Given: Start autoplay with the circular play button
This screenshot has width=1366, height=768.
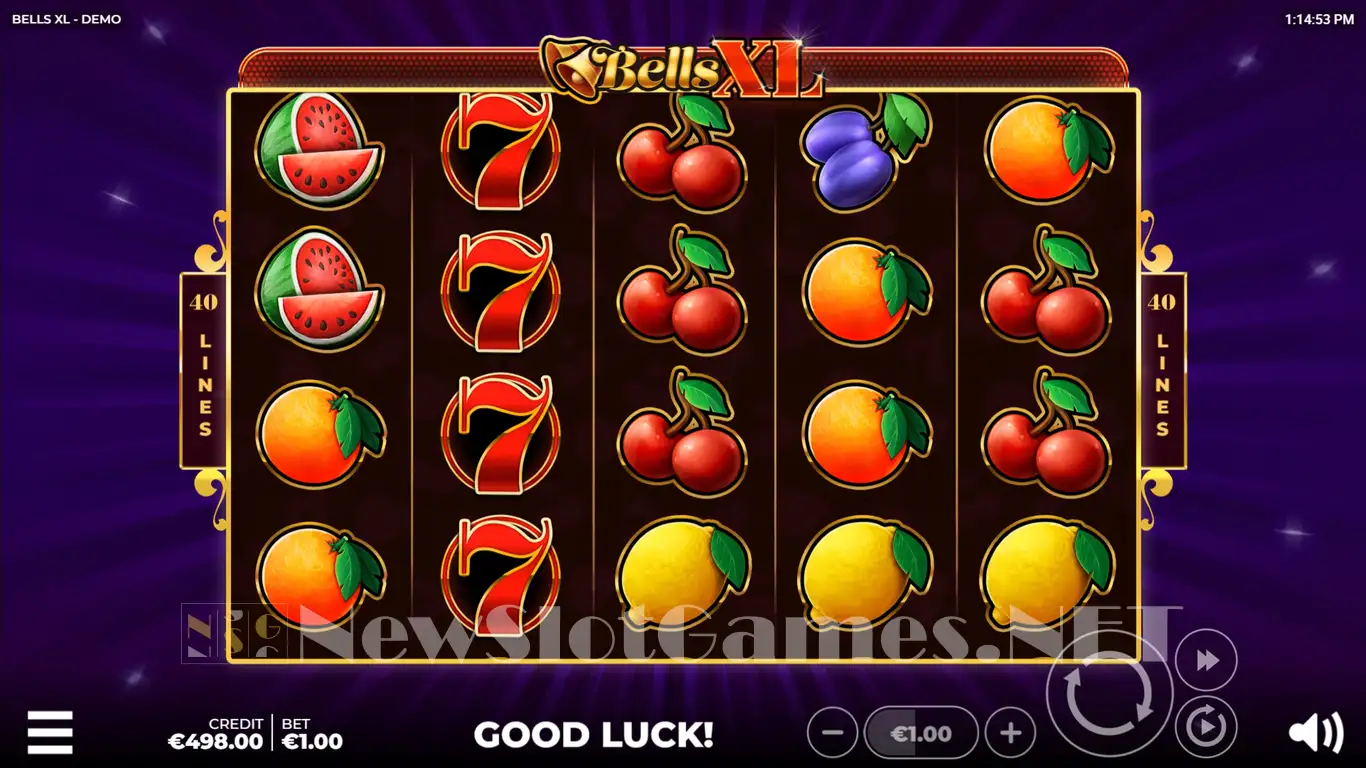Looking at the screenshot, I should (x=1206, y=726).
